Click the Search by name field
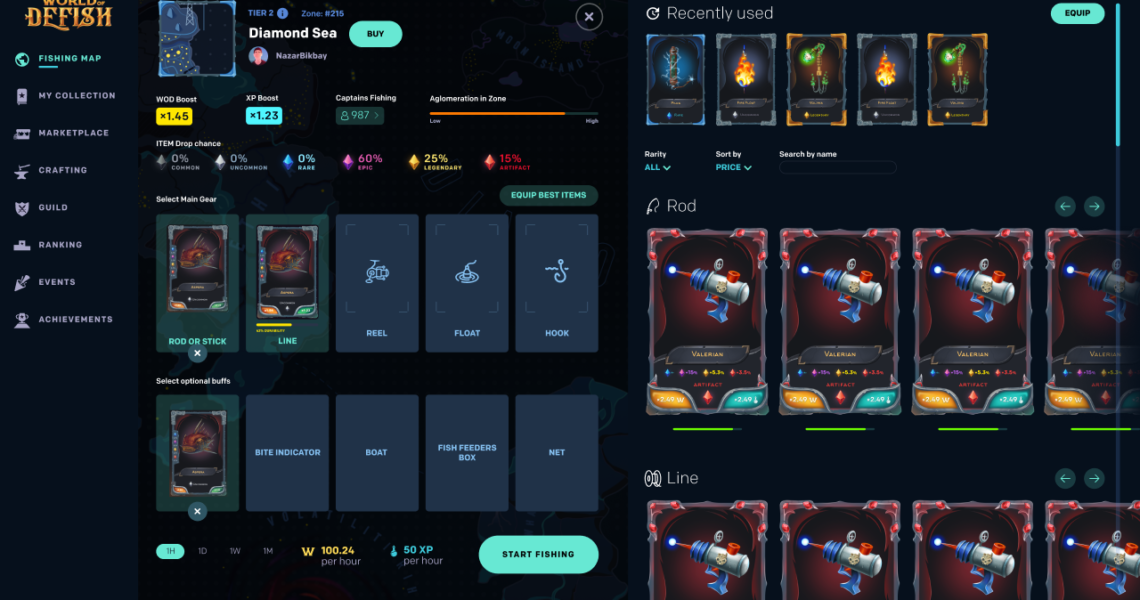Image resolution: width=1140 pixels, height=600 pixels. [x=838, y=168]
